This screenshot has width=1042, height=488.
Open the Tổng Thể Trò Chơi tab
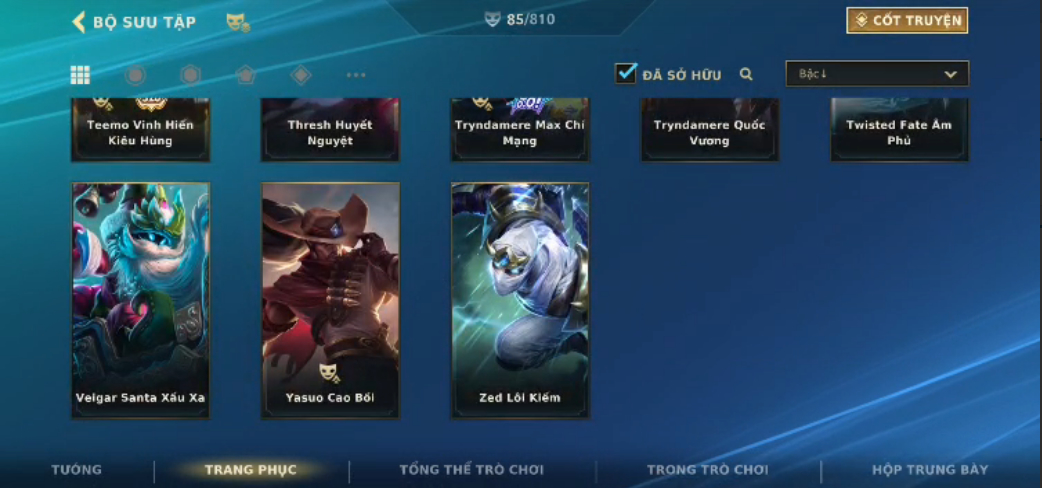coord(471,470)
